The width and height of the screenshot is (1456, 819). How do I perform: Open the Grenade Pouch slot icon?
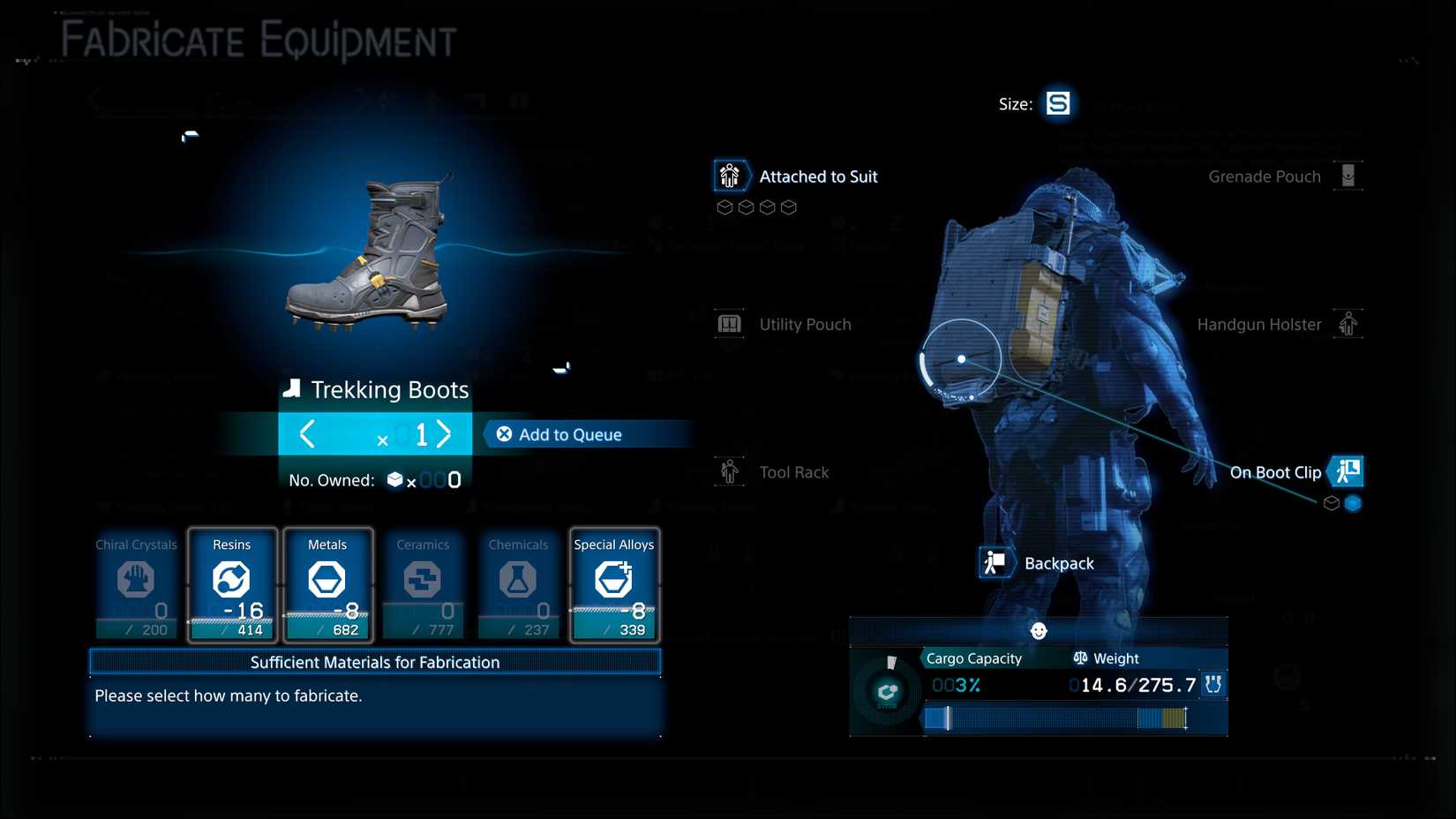(1348, 176)
